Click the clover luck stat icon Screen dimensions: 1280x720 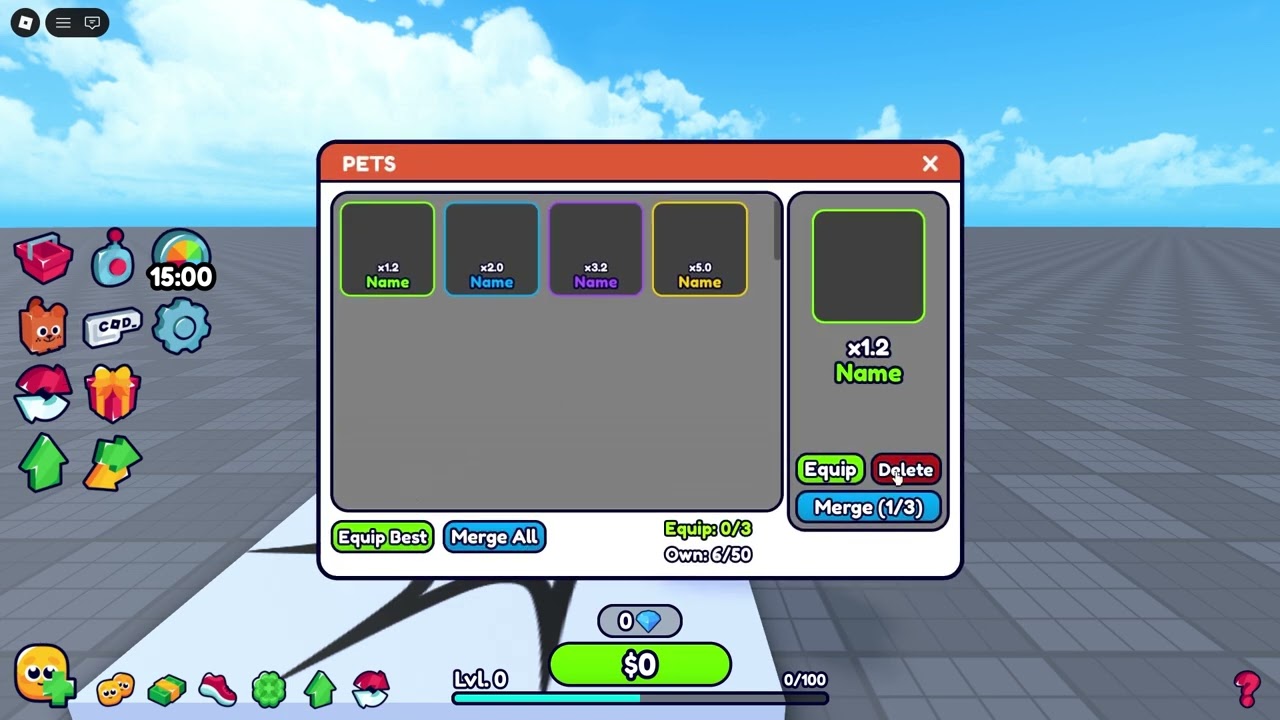click(x=270, y=688)
